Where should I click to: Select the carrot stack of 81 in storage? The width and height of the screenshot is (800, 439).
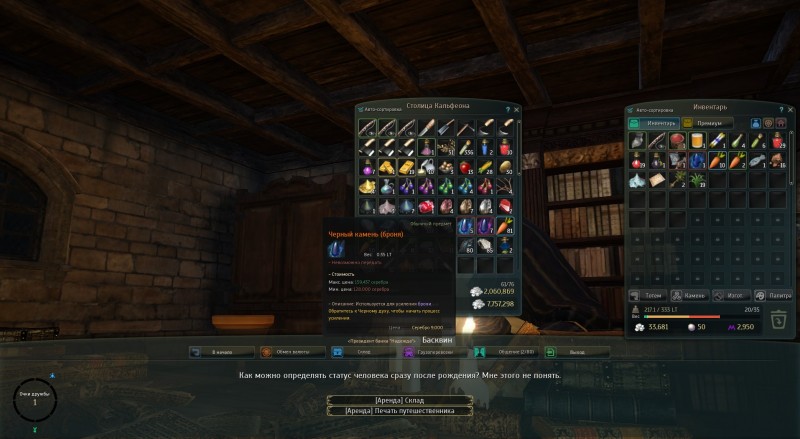pyautogui.click(x=505, y=227)
